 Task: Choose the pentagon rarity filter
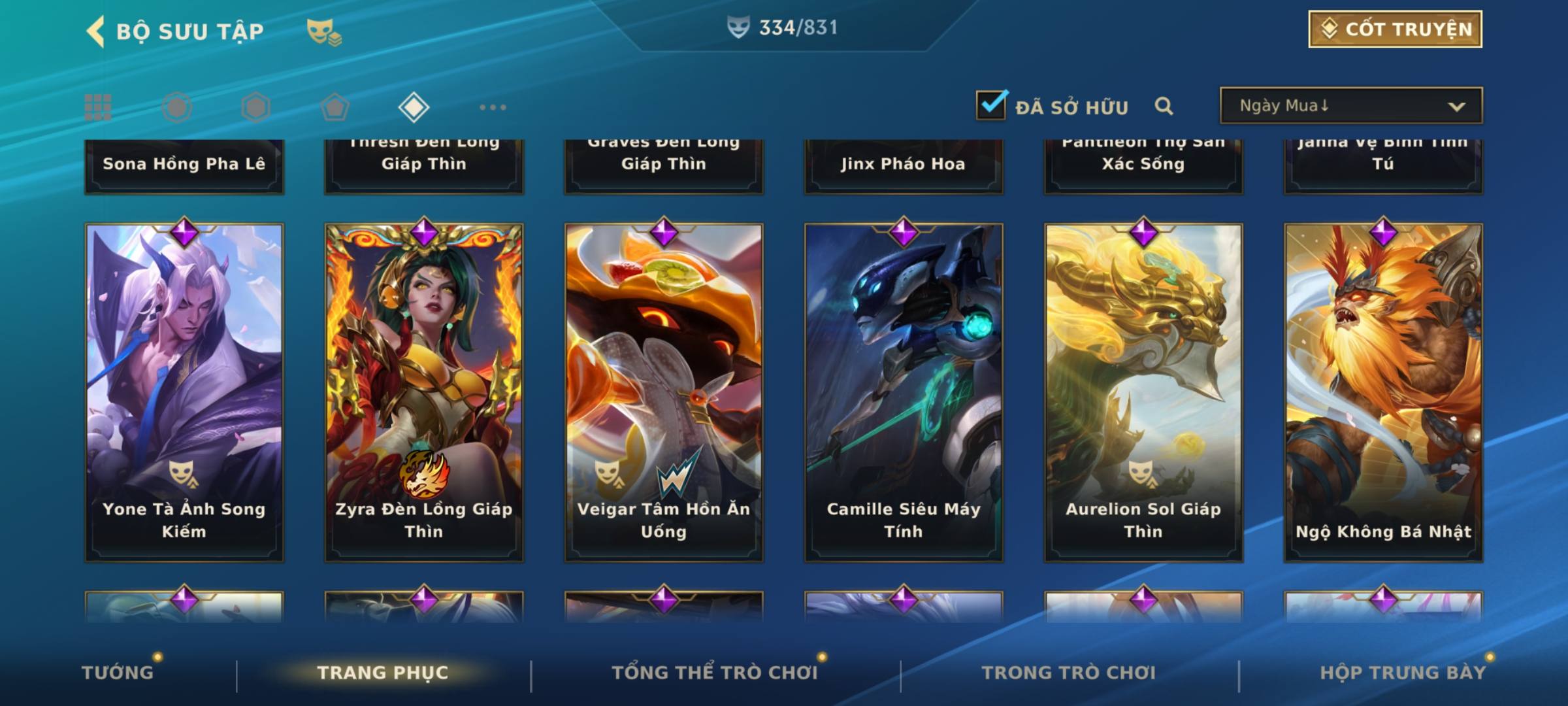[335, 107]
